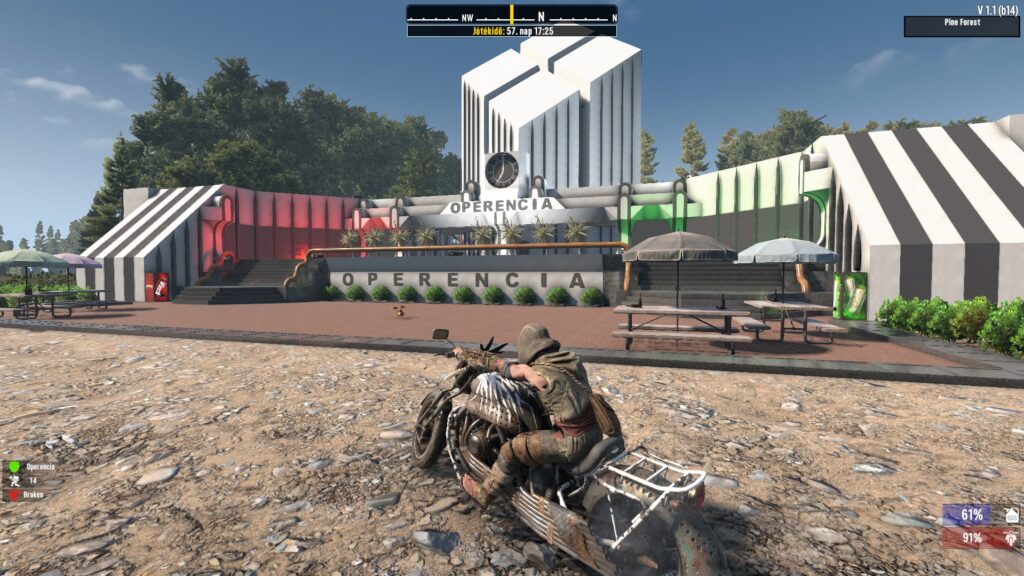The height and width of the screenshot is (576, 1024).
Task: Click the green shield Operencia icon
Action: click(x=15, y=466)
